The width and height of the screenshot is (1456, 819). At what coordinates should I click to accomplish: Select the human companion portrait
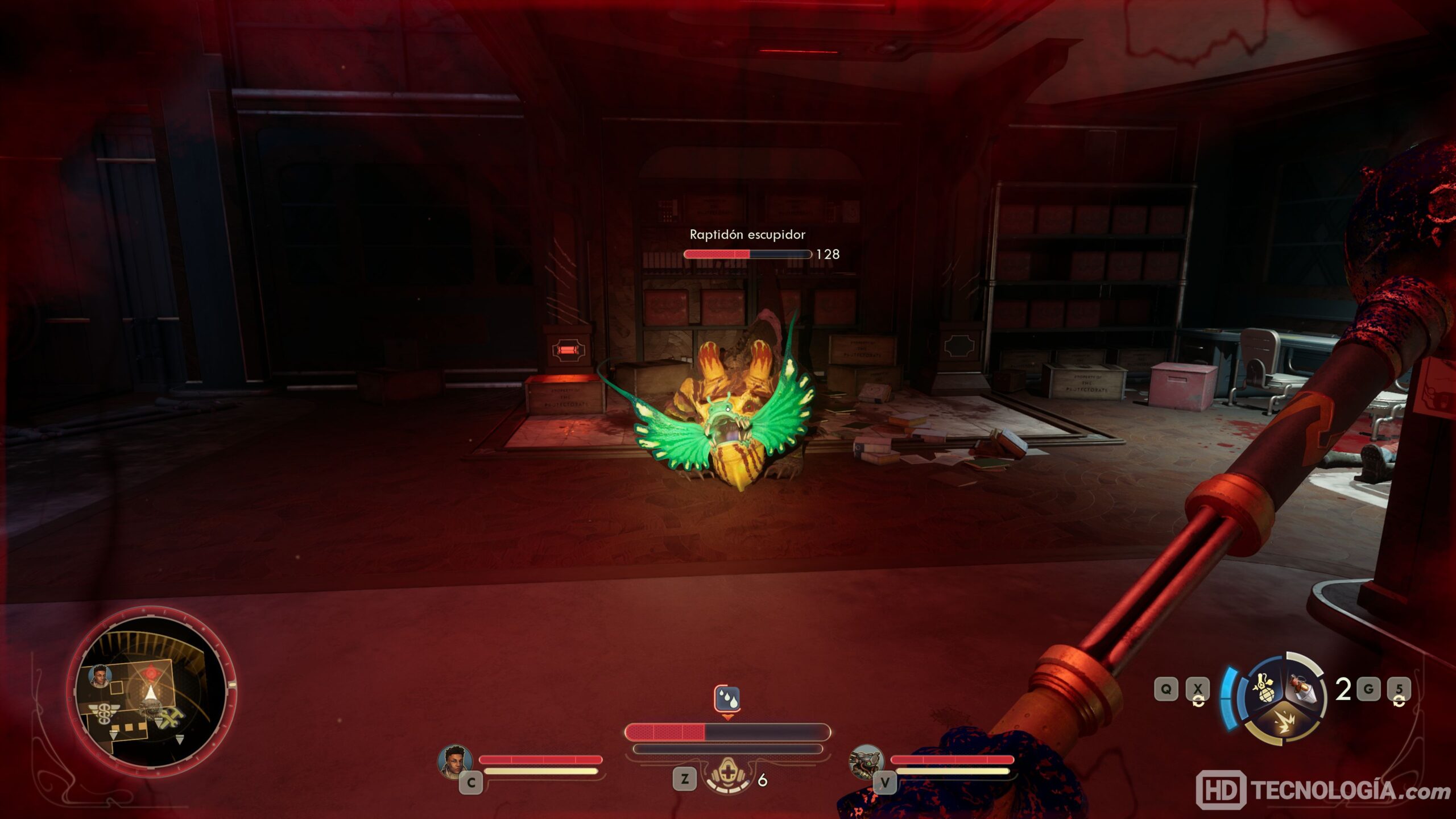point(455,760)
